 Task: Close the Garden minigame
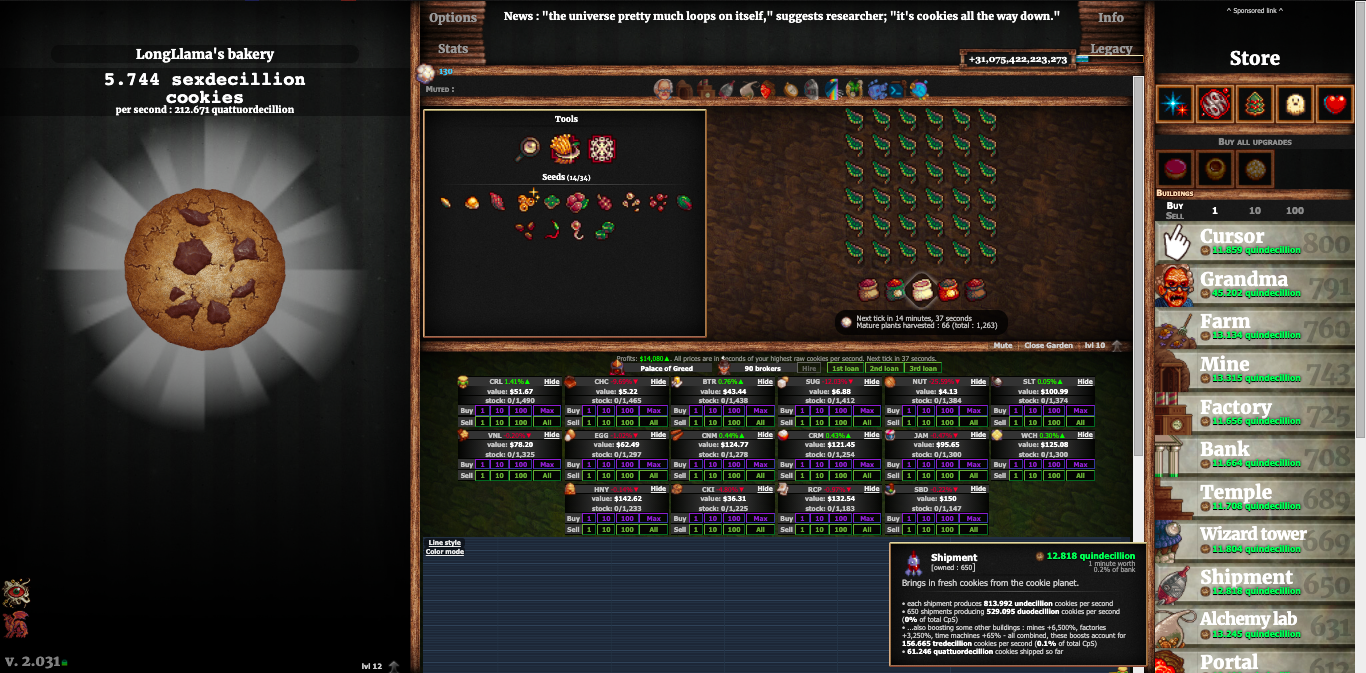1048,346
